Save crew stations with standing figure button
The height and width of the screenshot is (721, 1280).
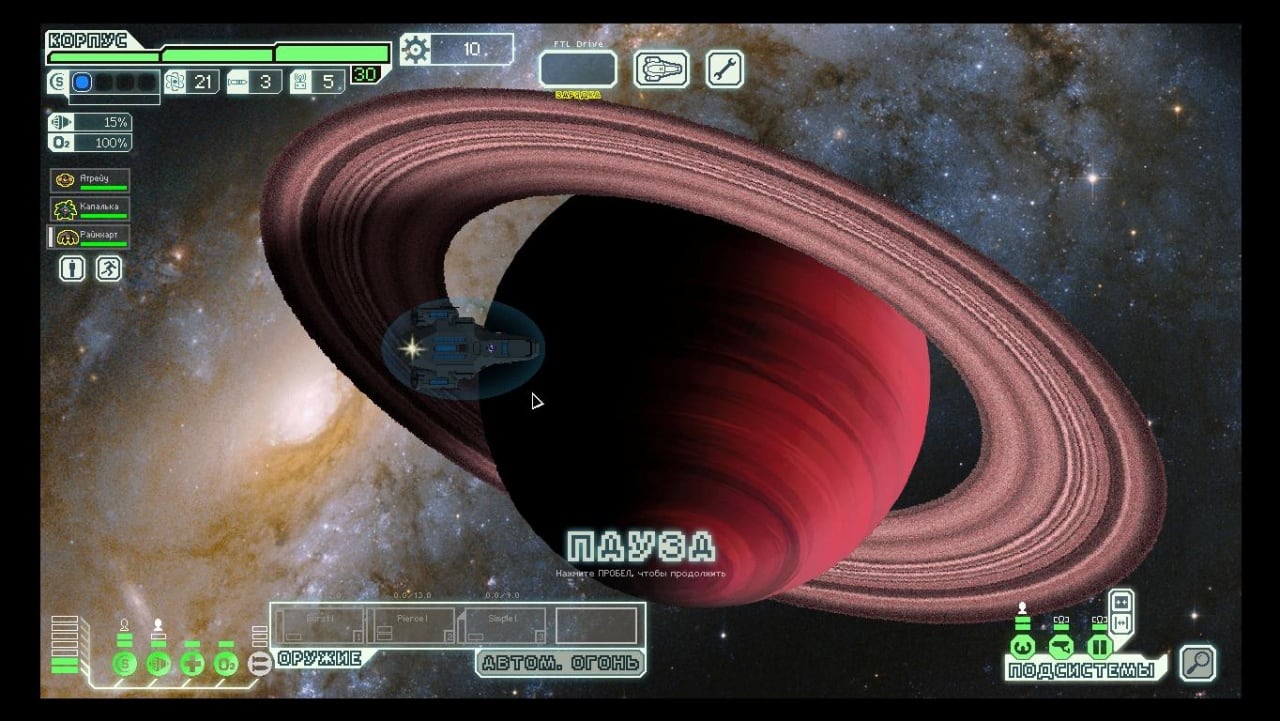point(72,268)
